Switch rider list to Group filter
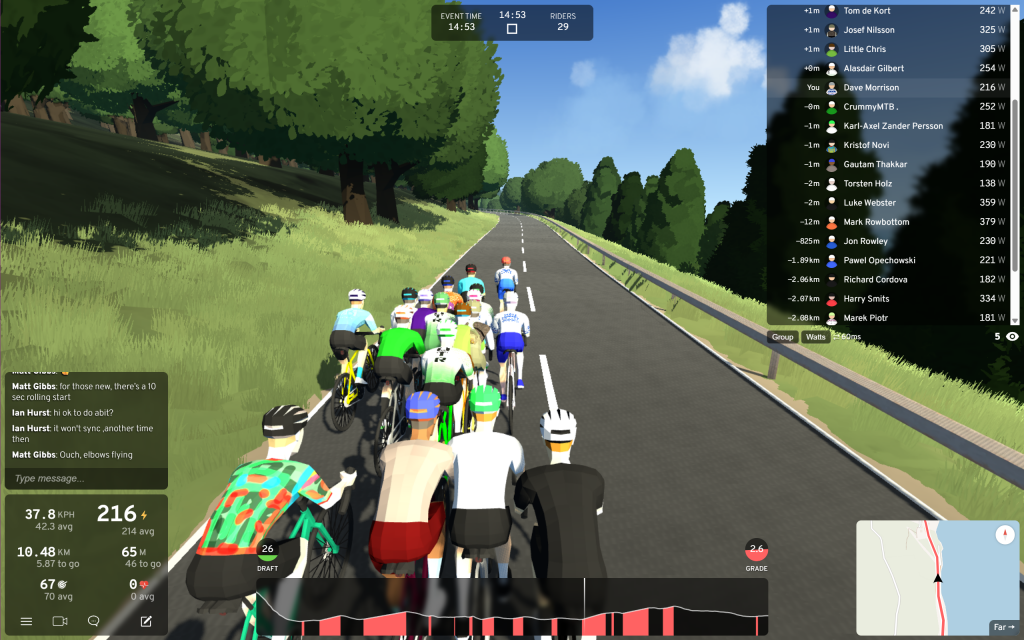Screen dimensions: 1024x640 (782, 337)
